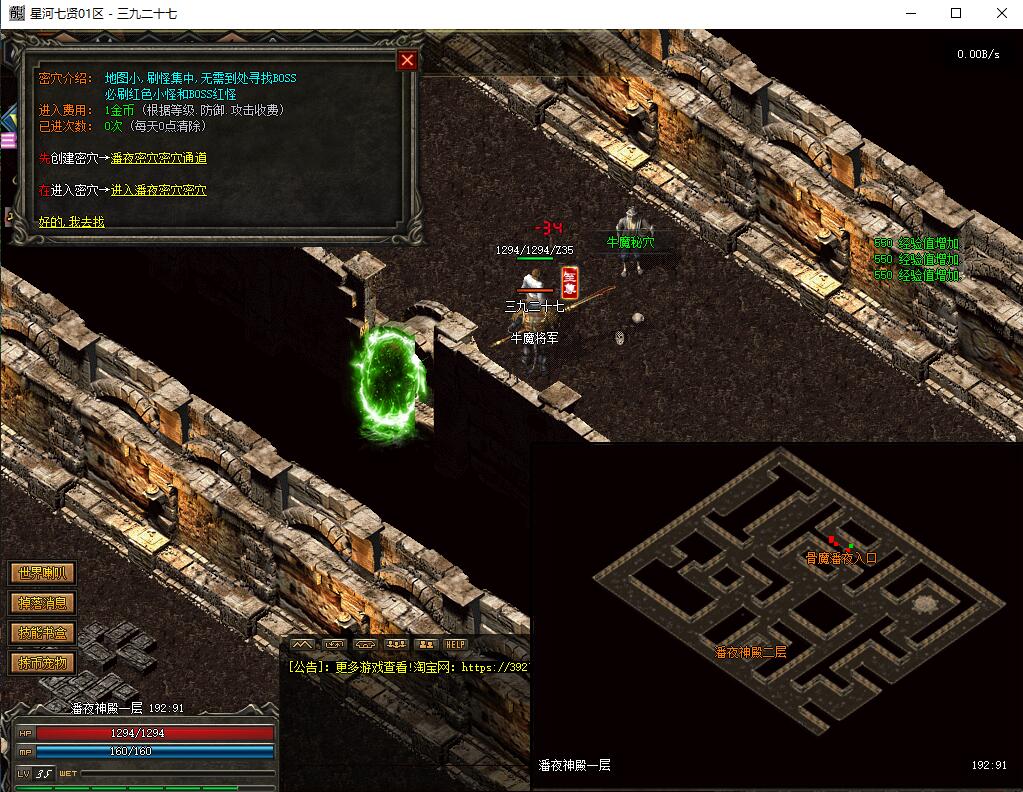The image size is (1023, 792).
Task: Pick the 好的,我去找 reply
Action: pos(71,221)
